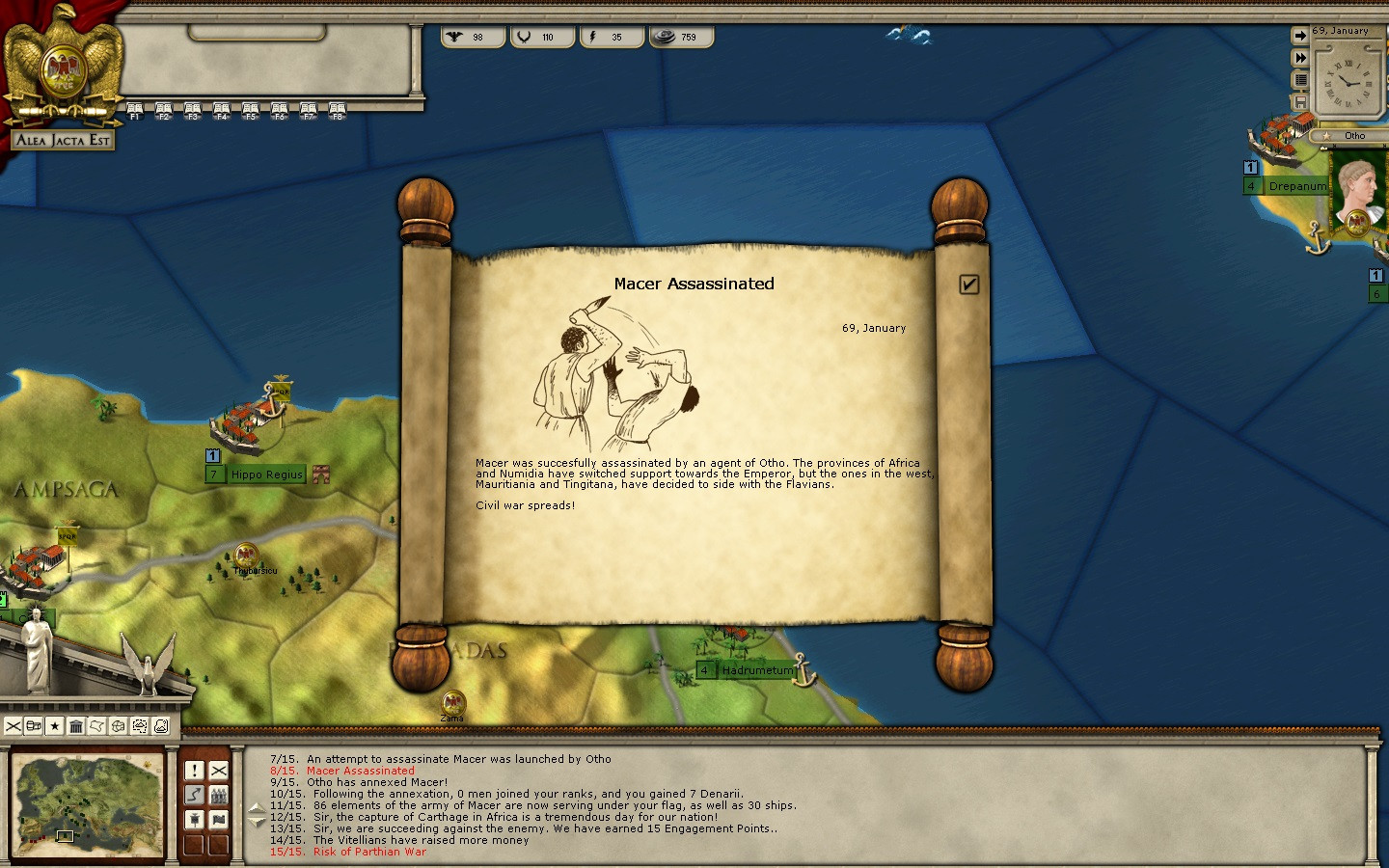The image size is (1389, 868).
Task: Open the list panel icon beside the clock
Action: pyautogui.click(x=1300, y=80)
